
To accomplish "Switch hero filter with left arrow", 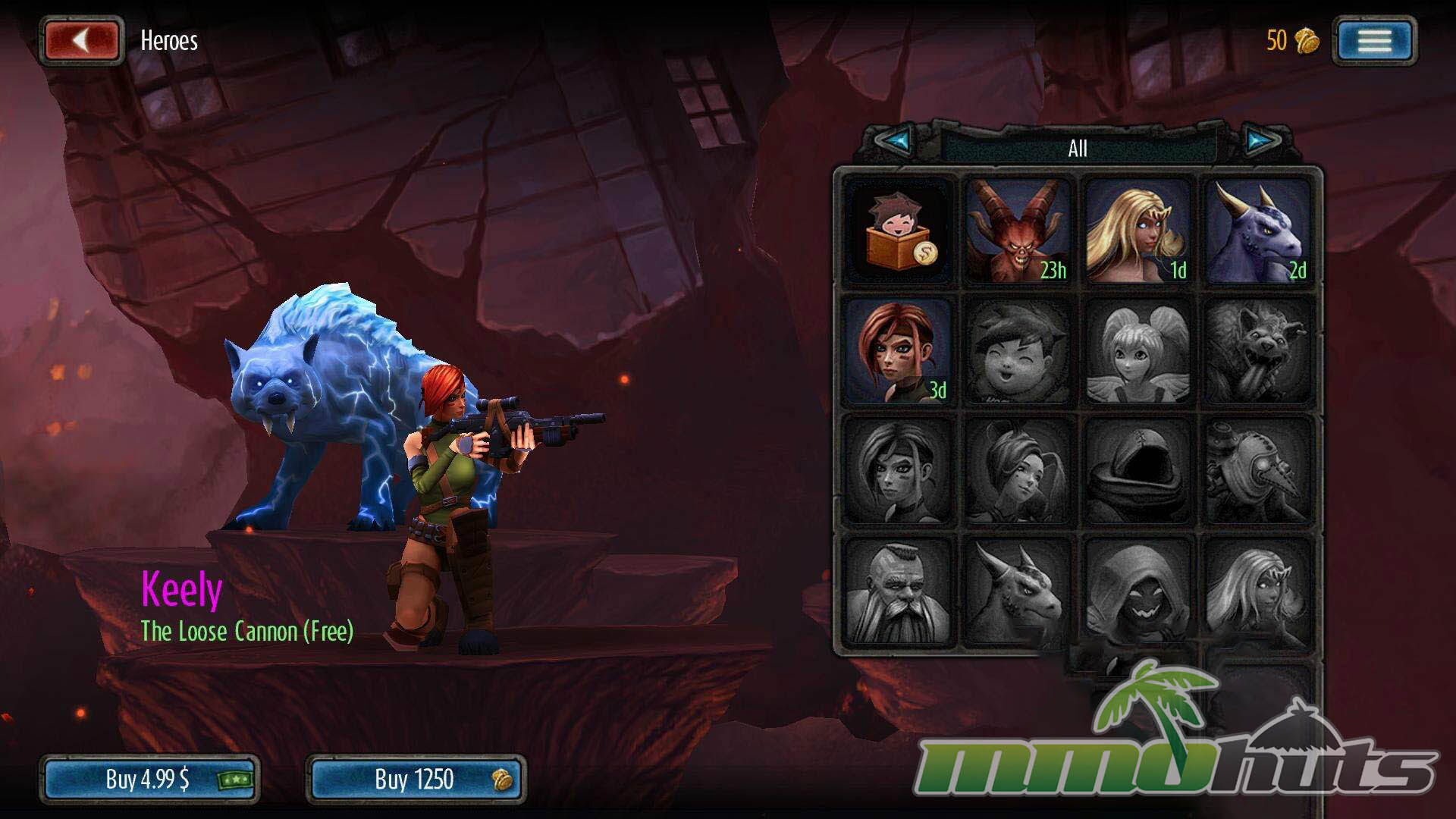I will pos(895,141).
